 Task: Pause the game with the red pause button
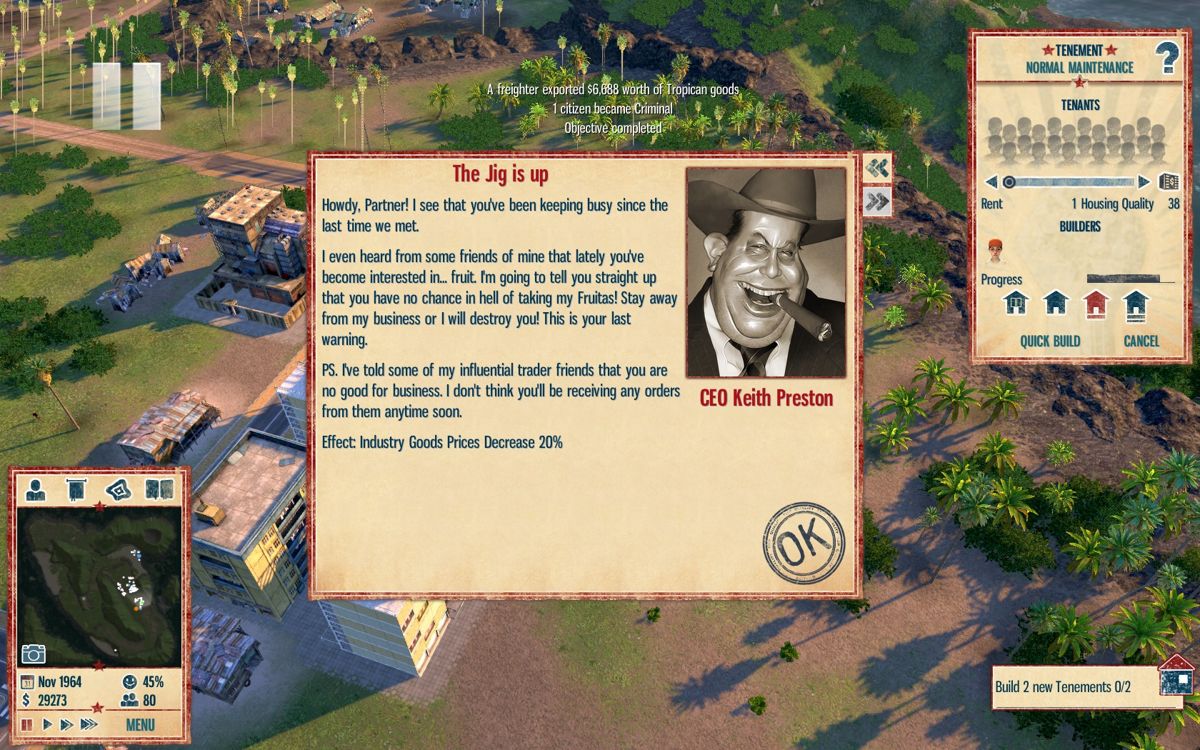coord(27,724)
